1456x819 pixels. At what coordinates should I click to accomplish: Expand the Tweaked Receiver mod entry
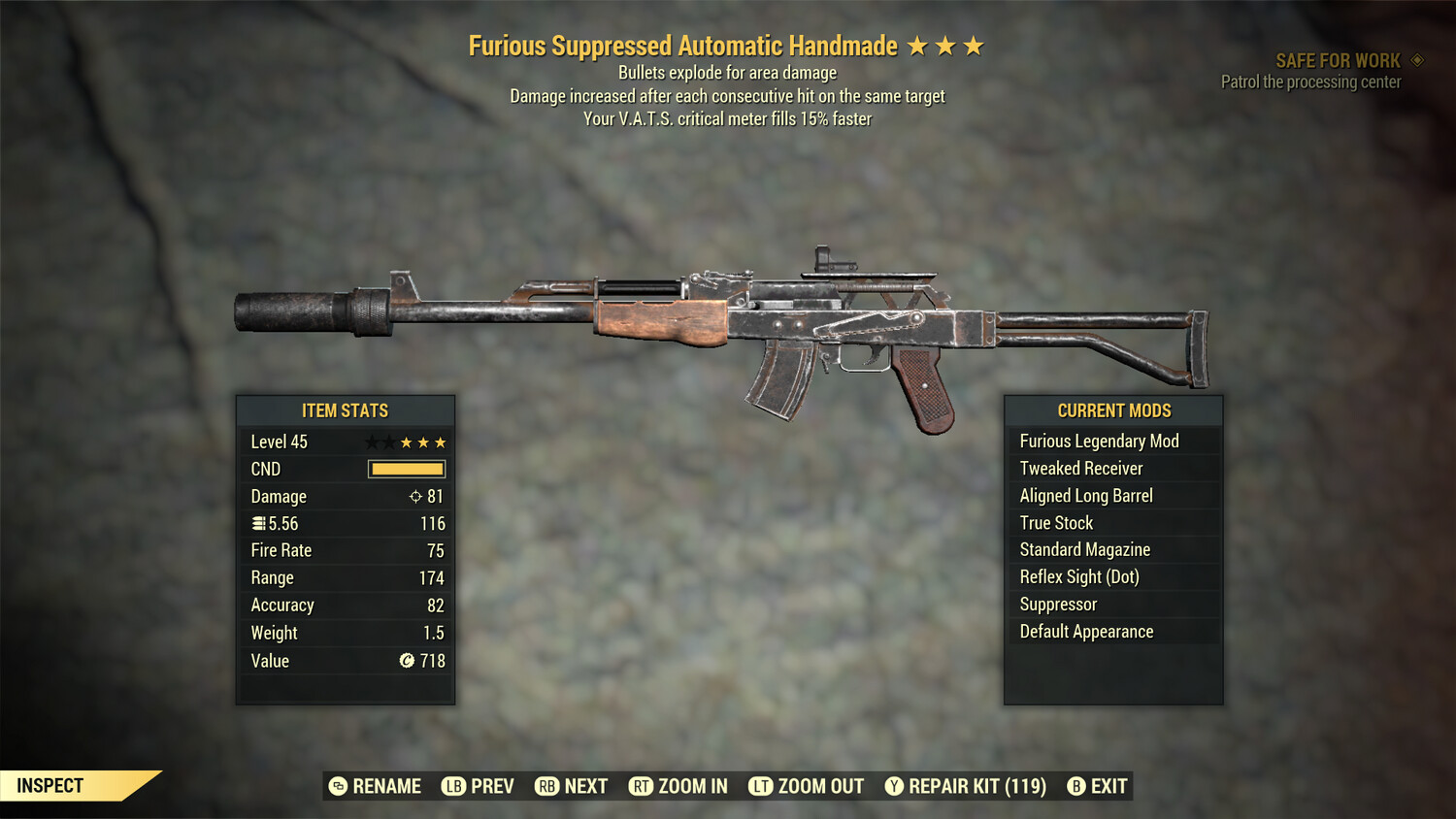(x=1080, y=468)
